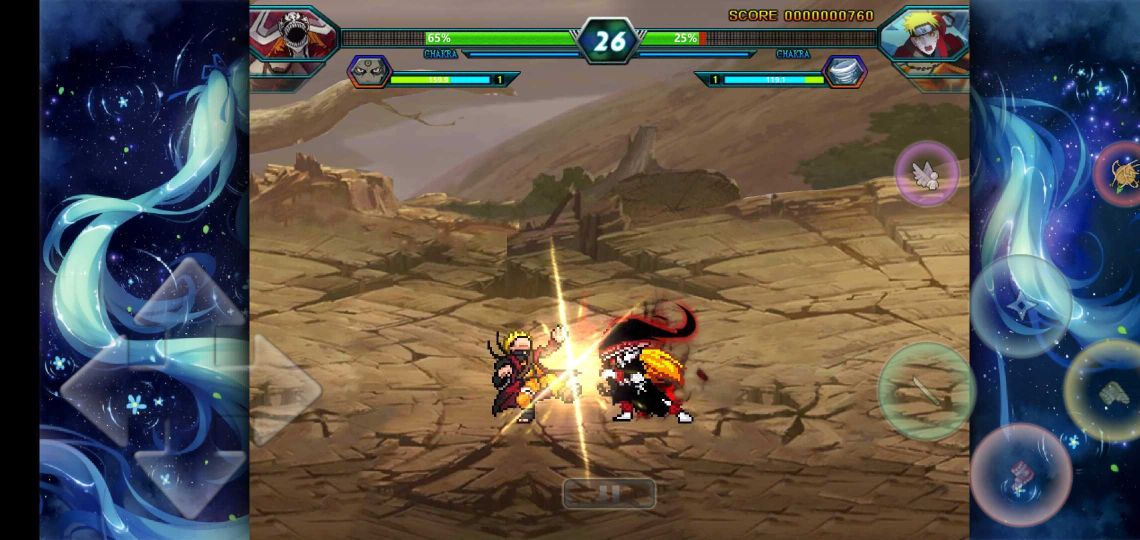Trigger the red-ringed button with the gold emblem
This screenshot has height=540, width=1140.
tap(1121, 174)
